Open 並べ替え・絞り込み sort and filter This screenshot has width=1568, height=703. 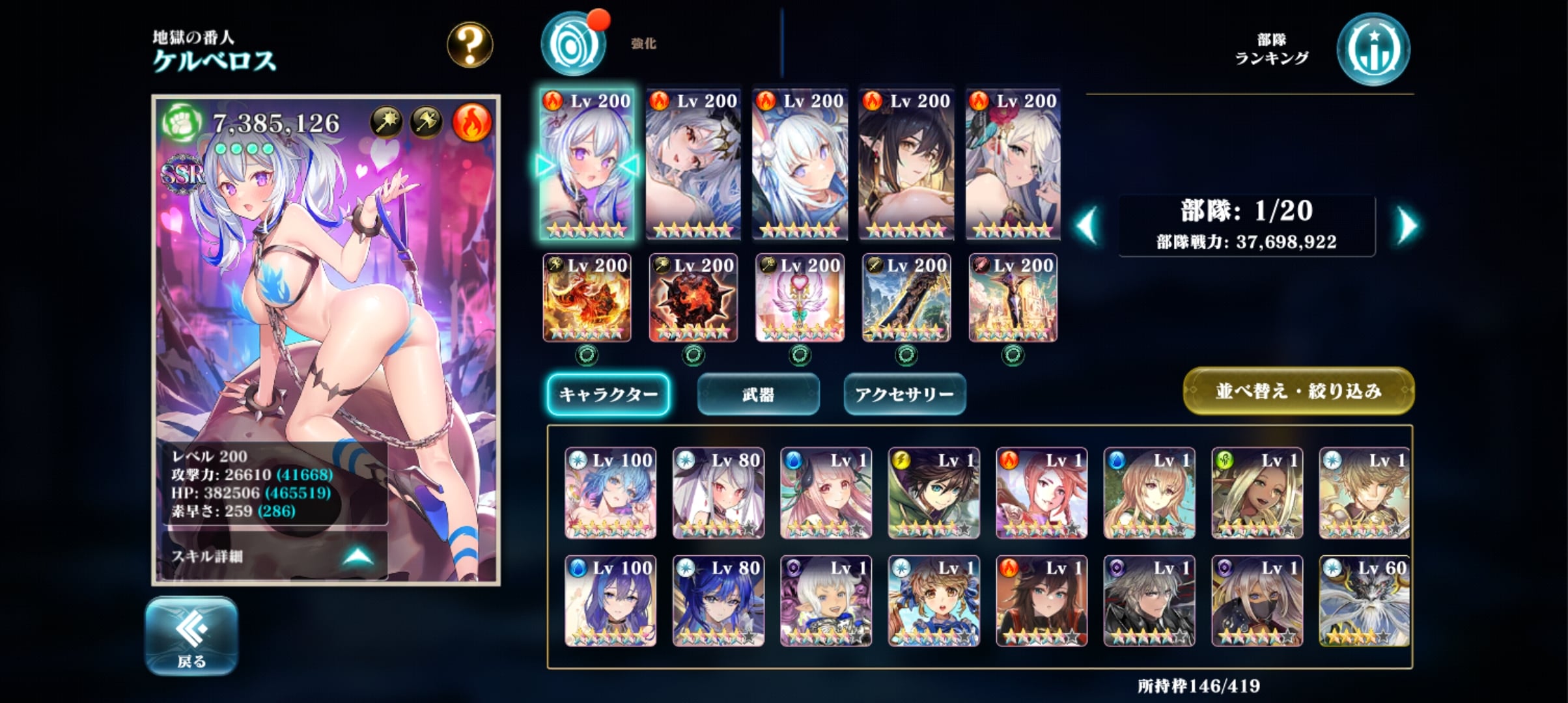1298,391
